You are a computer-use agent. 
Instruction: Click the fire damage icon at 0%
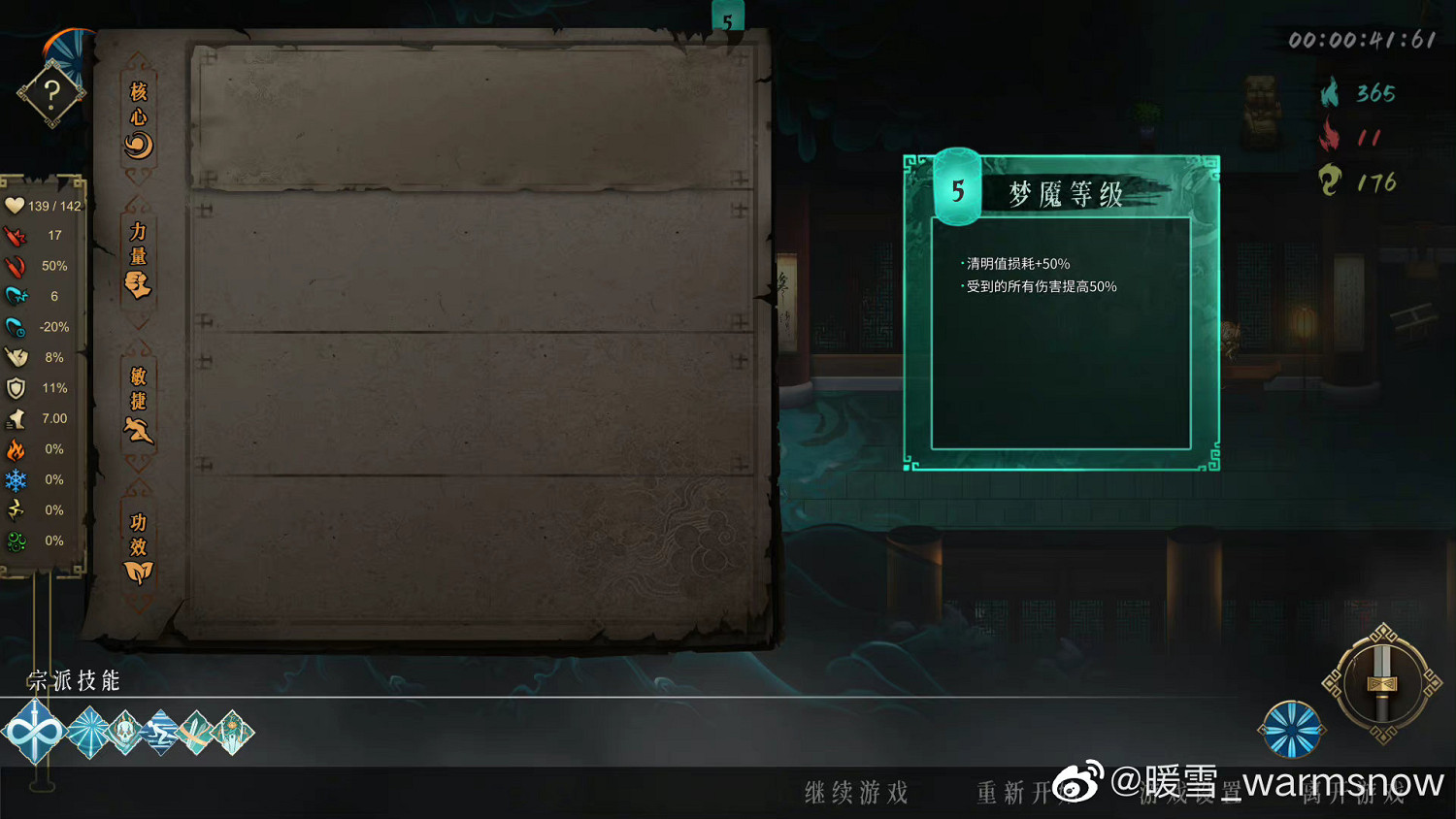tap(16, 448)
